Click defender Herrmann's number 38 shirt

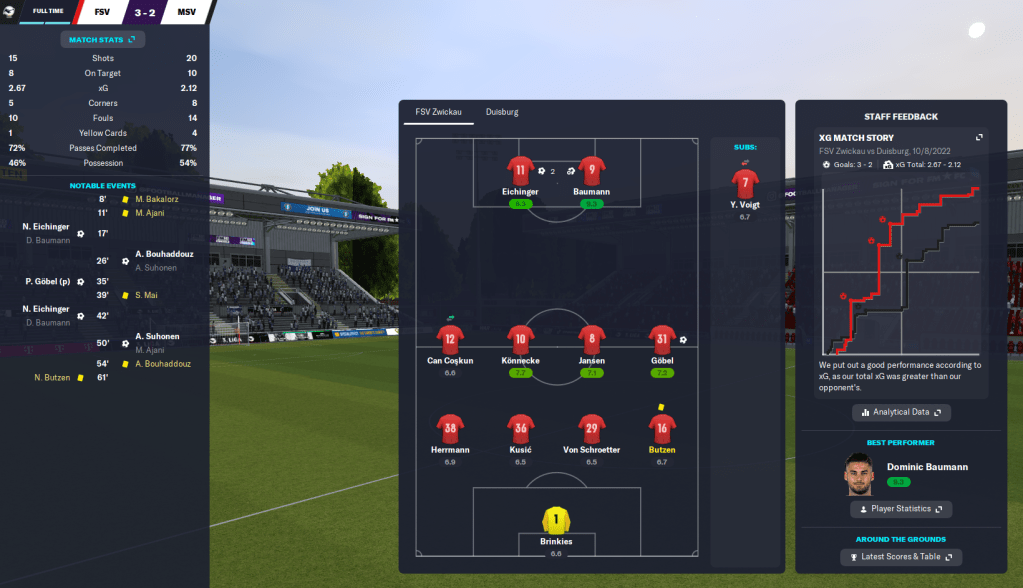pos(449,428)
